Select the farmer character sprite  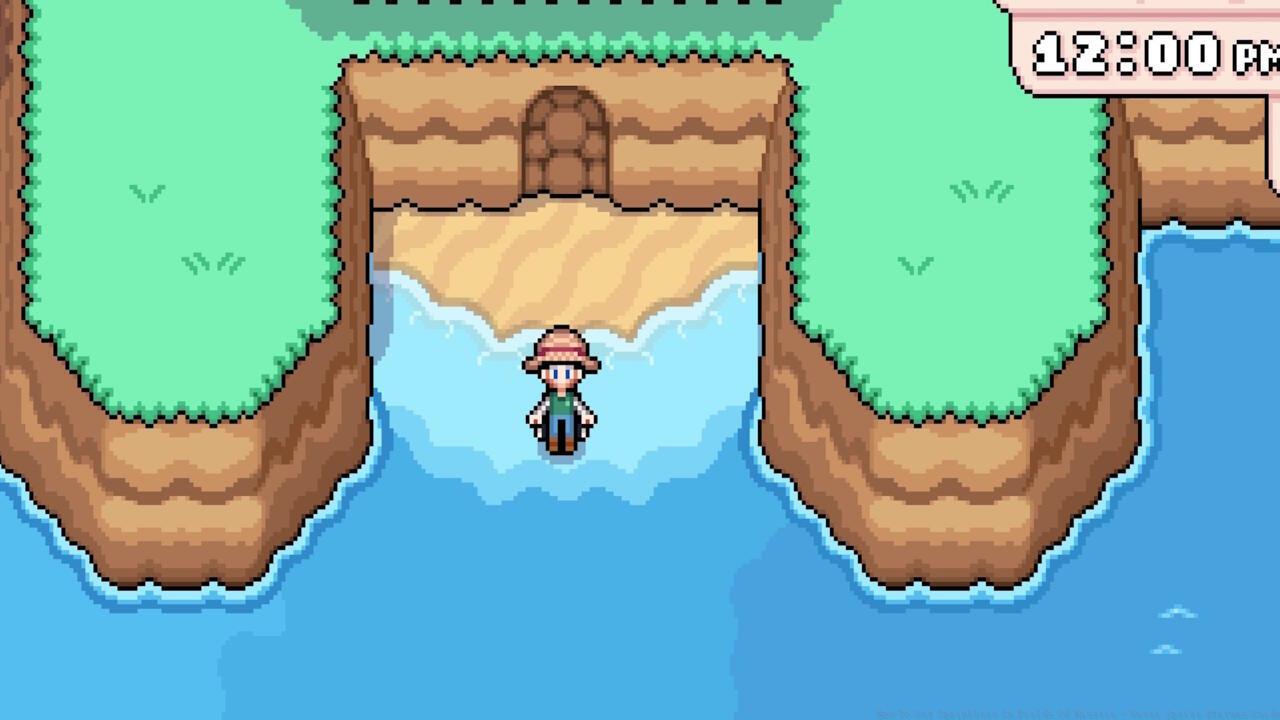560,395
